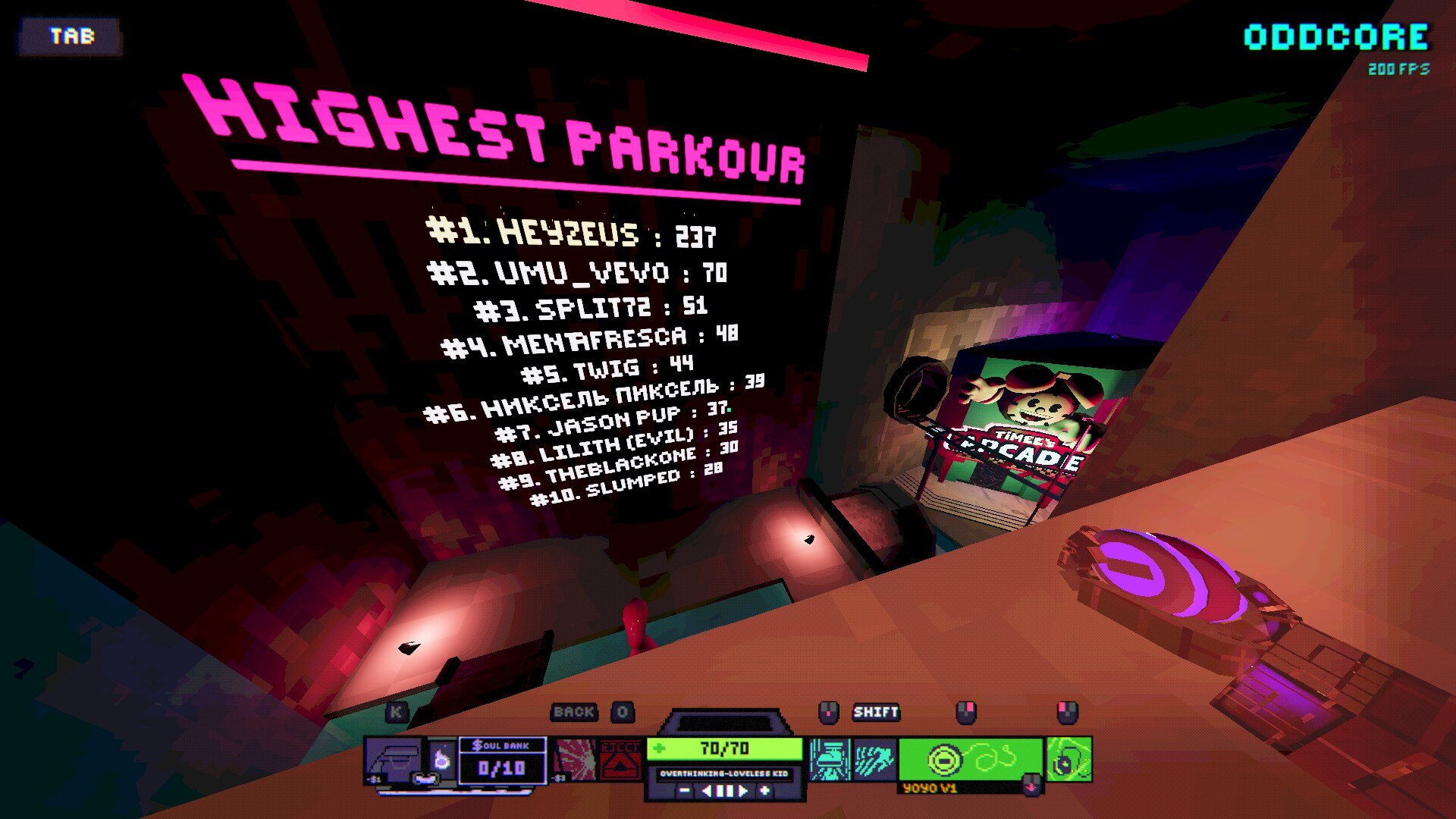This screenshot has width=1456, height=819.
Task: Select the Yoyo V1 weapon slot
Action: click(x=970, y=759)
